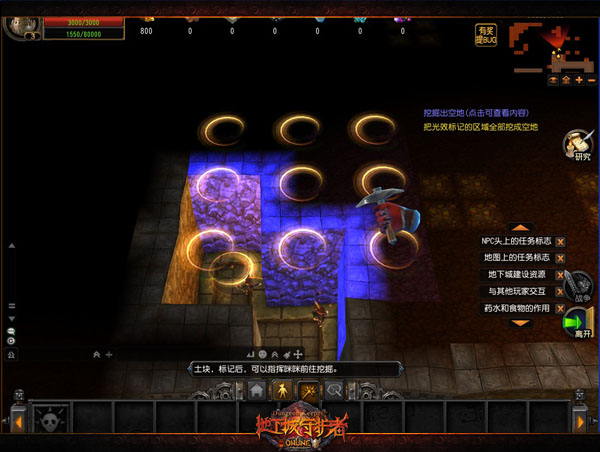This screenshot has height=452, width=600.
Task: Close the 与其他玩家交互 tip
Action: 560,291
